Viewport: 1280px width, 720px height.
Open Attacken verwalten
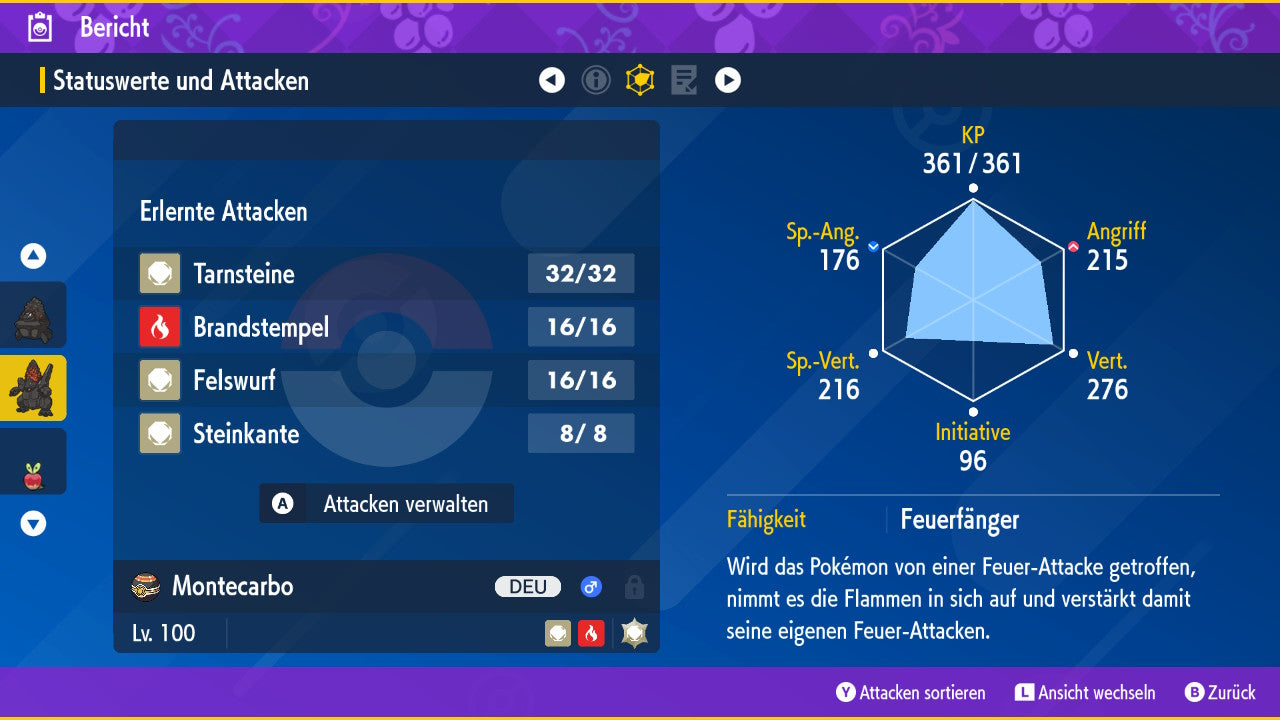point(386,504)
